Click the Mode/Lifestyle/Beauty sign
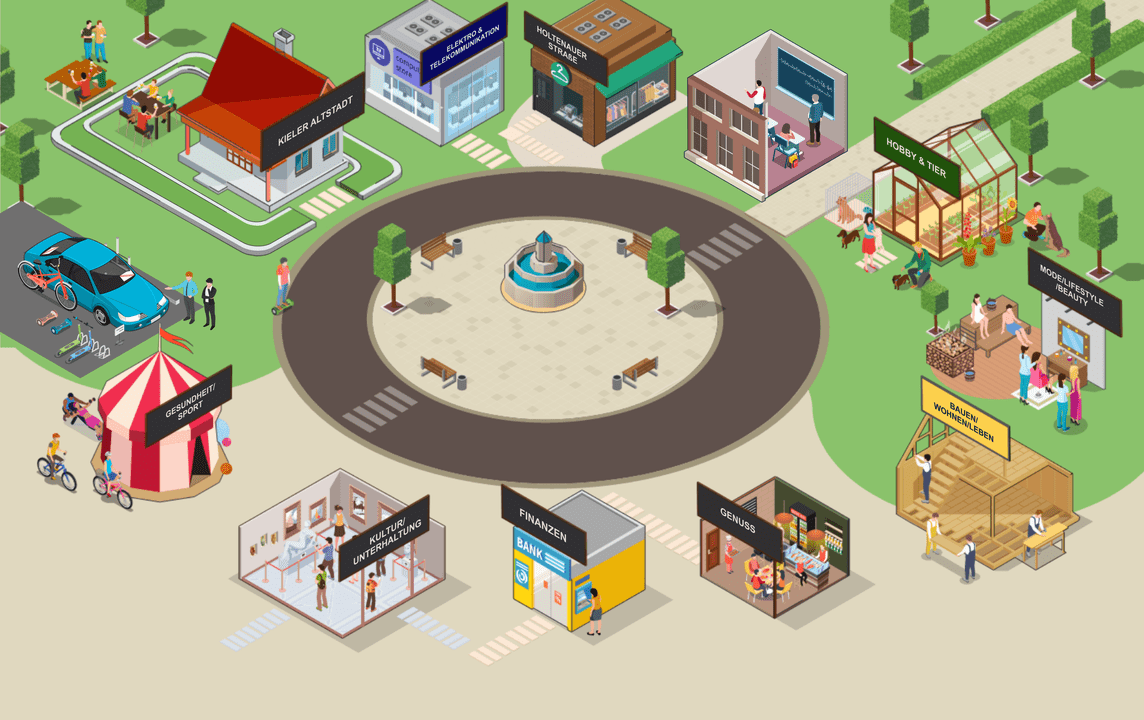This screenshot has width=1144, height=720. (1074, 291)
